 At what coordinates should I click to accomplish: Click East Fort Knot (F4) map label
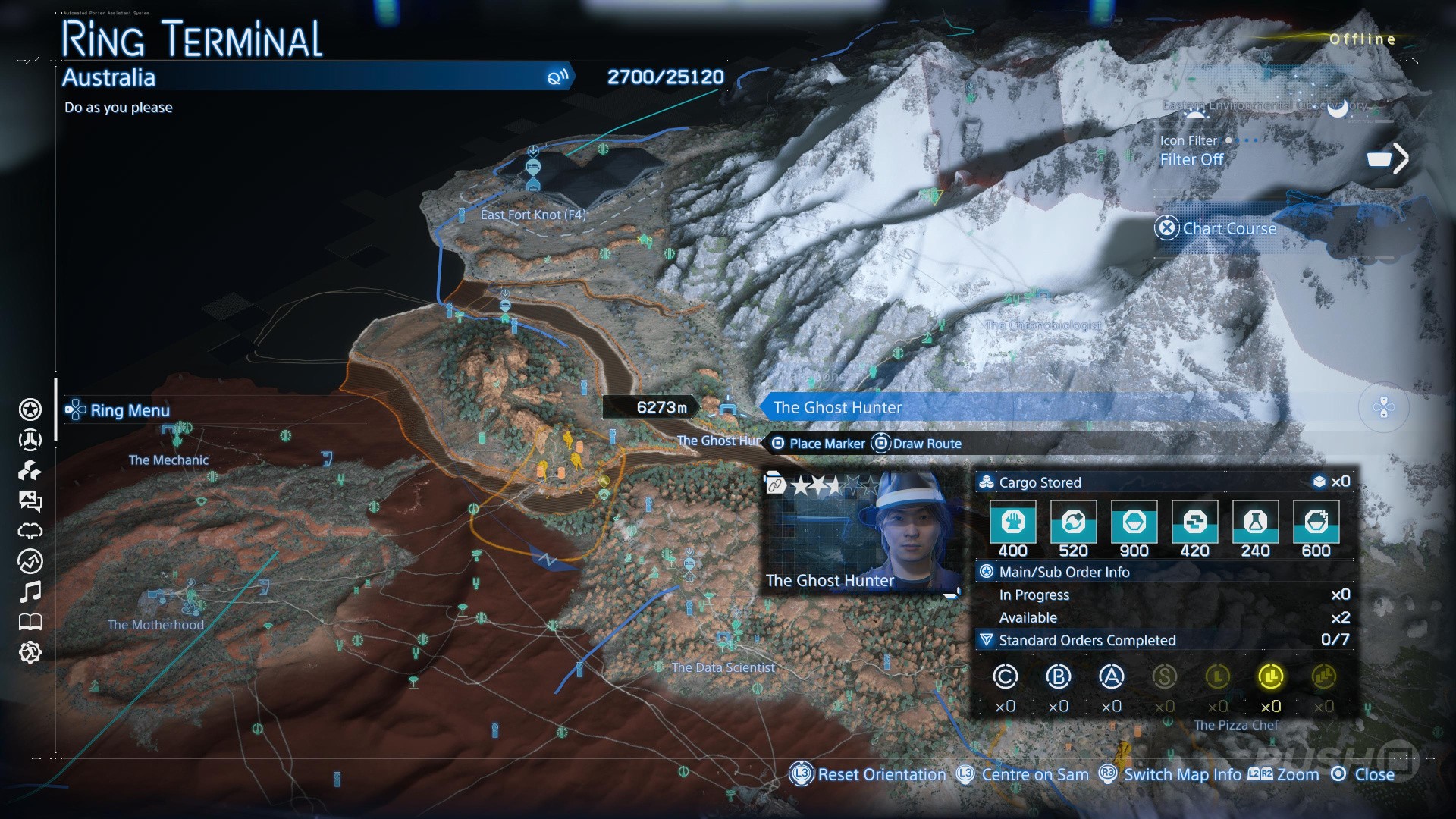click(x=533, y=215)
